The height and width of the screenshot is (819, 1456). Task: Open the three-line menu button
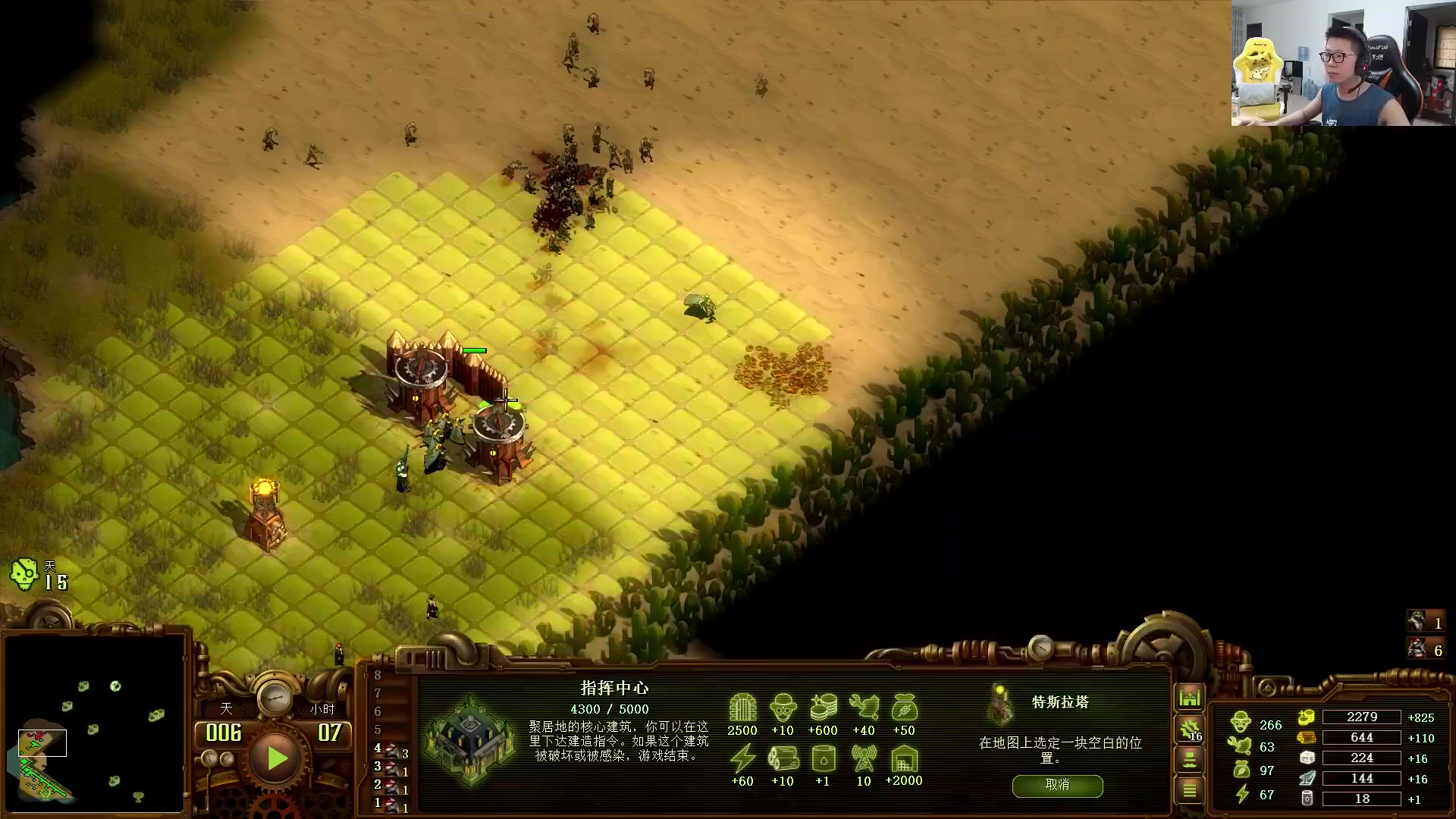coord(1189,790)
